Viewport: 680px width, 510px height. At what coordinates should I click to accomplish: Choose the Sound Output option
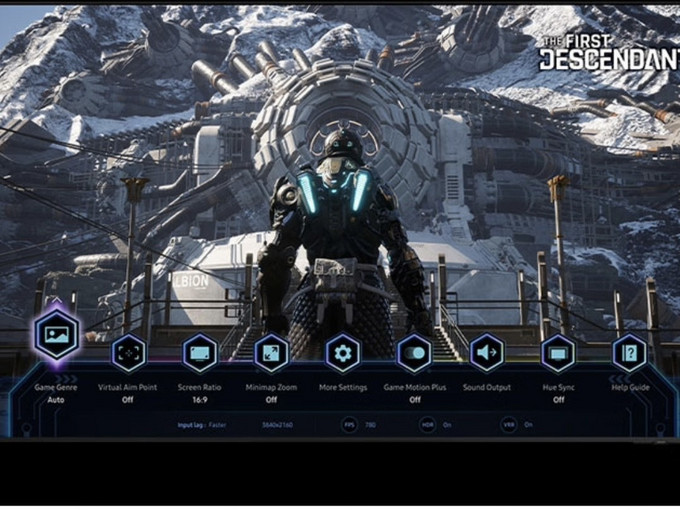pyautogui.click(x=486, y=353)
